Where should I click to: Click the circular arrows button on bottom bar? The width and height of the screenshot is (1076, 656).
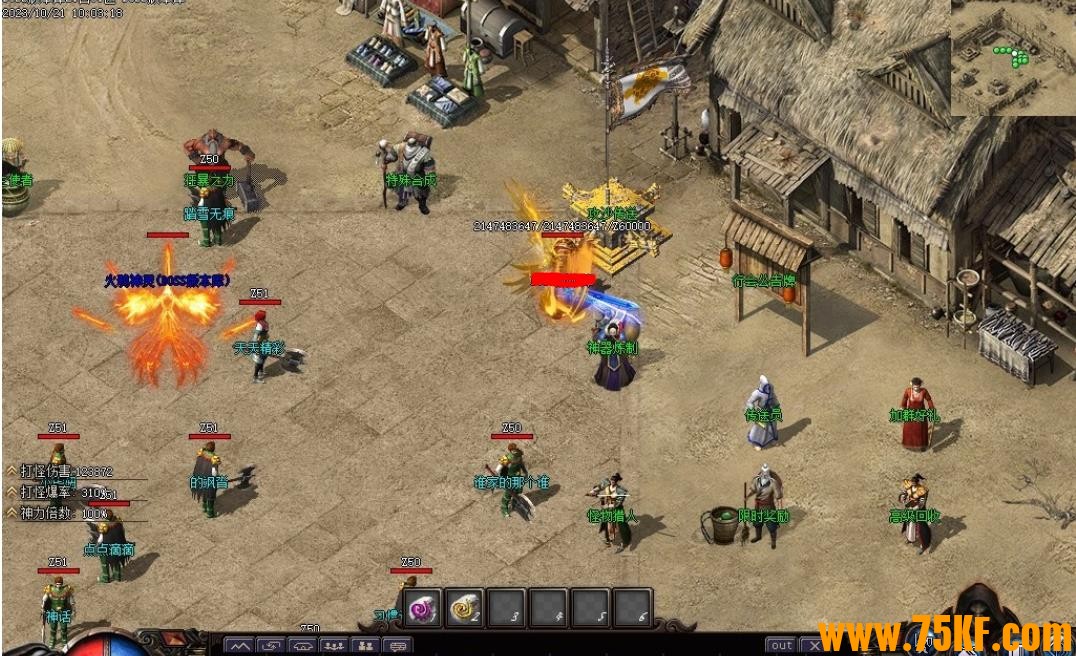coord(271,647)
